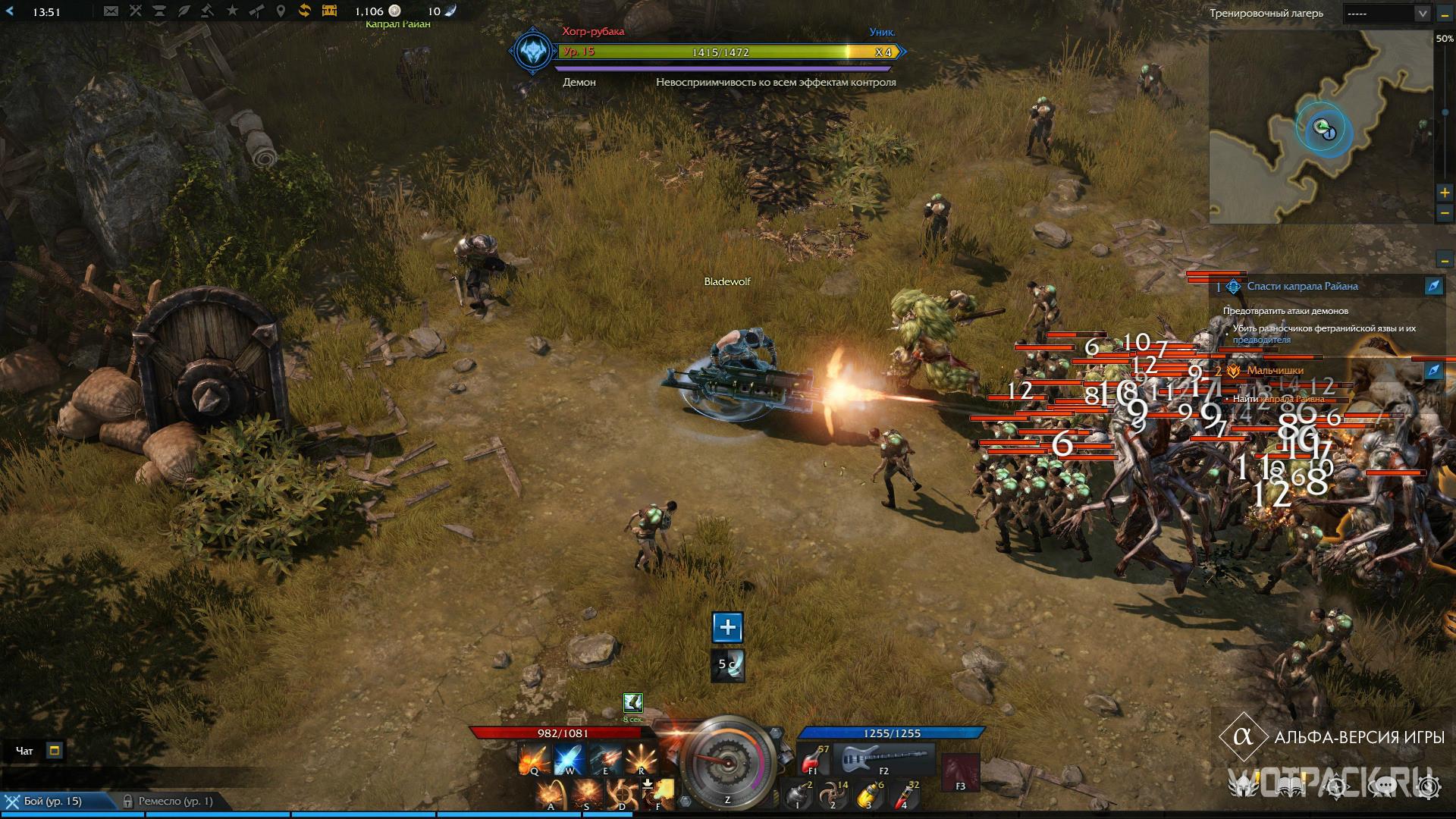Image resolution: width=1456 pixels, height=819 pixels.
Task: Zoom in the minimap with plus button
Action: (1445, 193)
